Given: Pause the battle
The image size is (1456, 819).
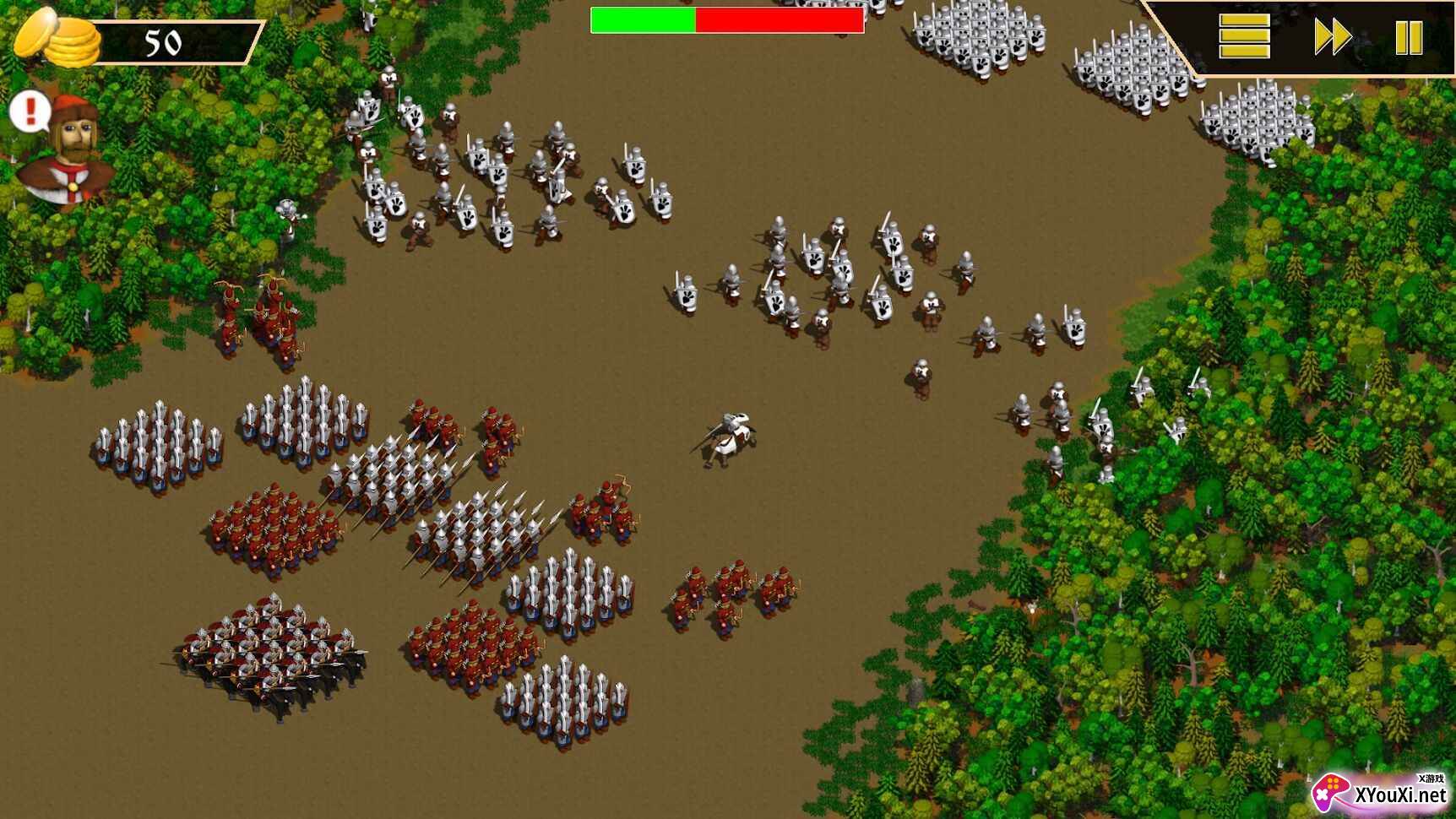Looking at the screenshot, I should (1408, 38).
